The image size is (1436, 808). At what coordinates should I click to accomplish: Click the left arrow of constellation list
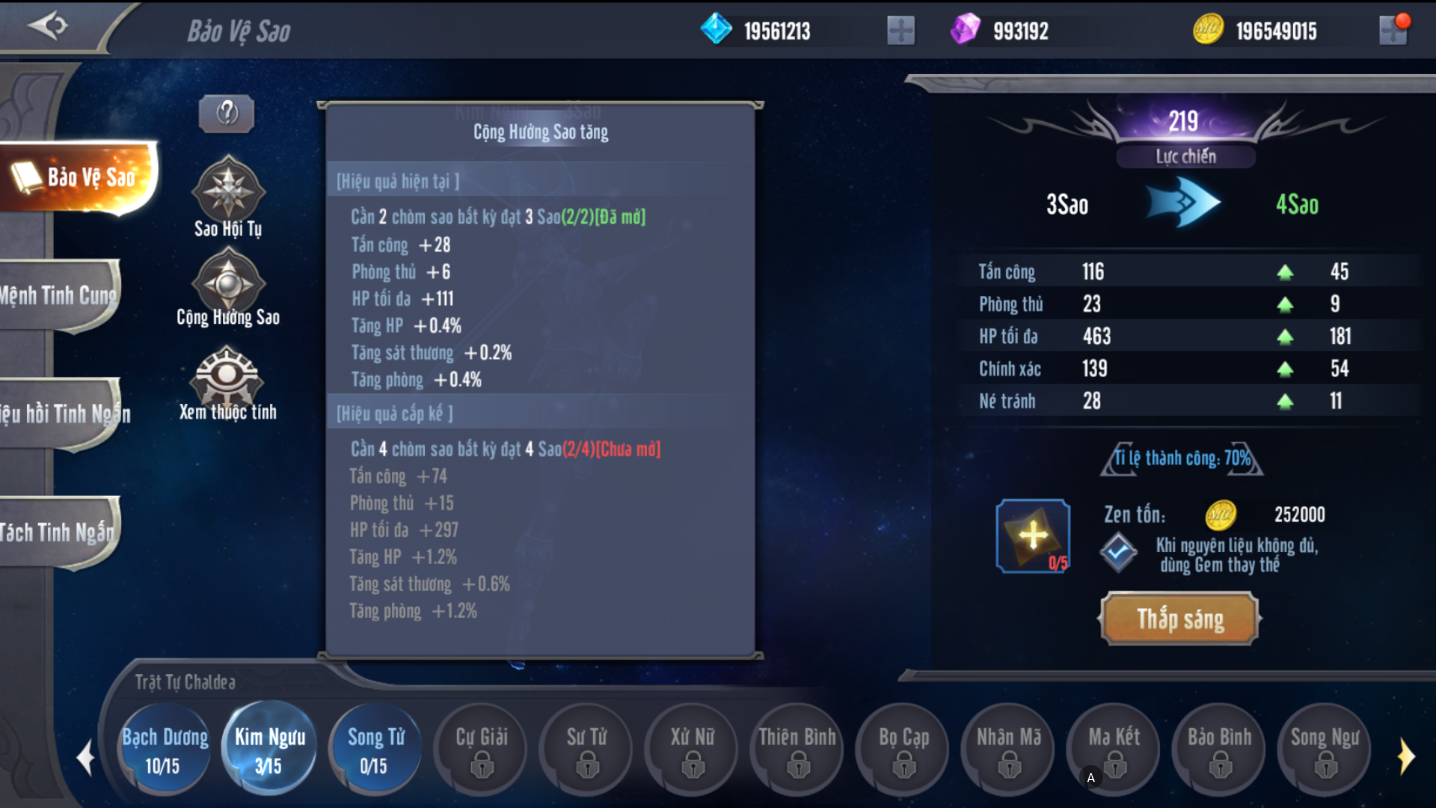coord(86,757)
